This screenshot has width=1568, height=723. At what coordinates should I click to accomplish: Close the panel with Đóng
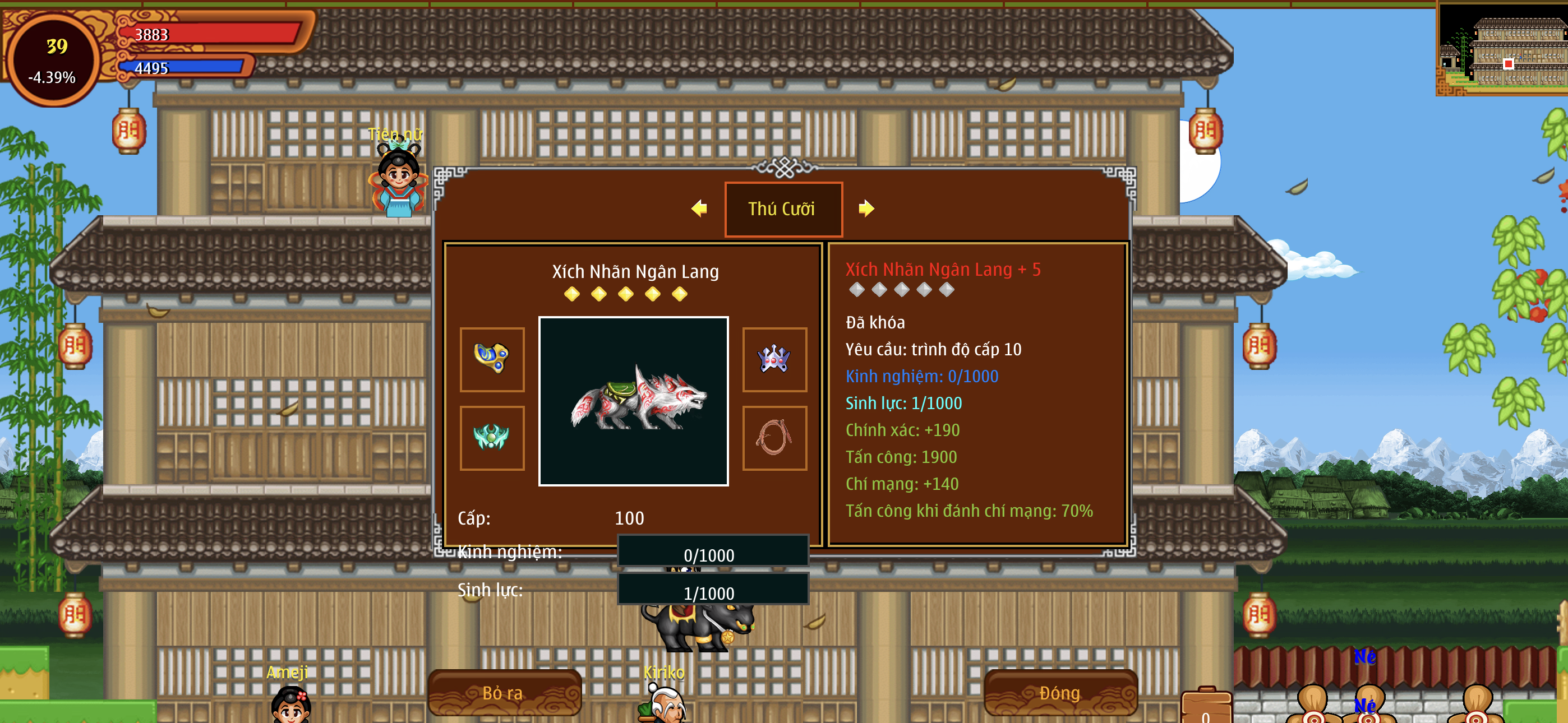(1060, 693)
